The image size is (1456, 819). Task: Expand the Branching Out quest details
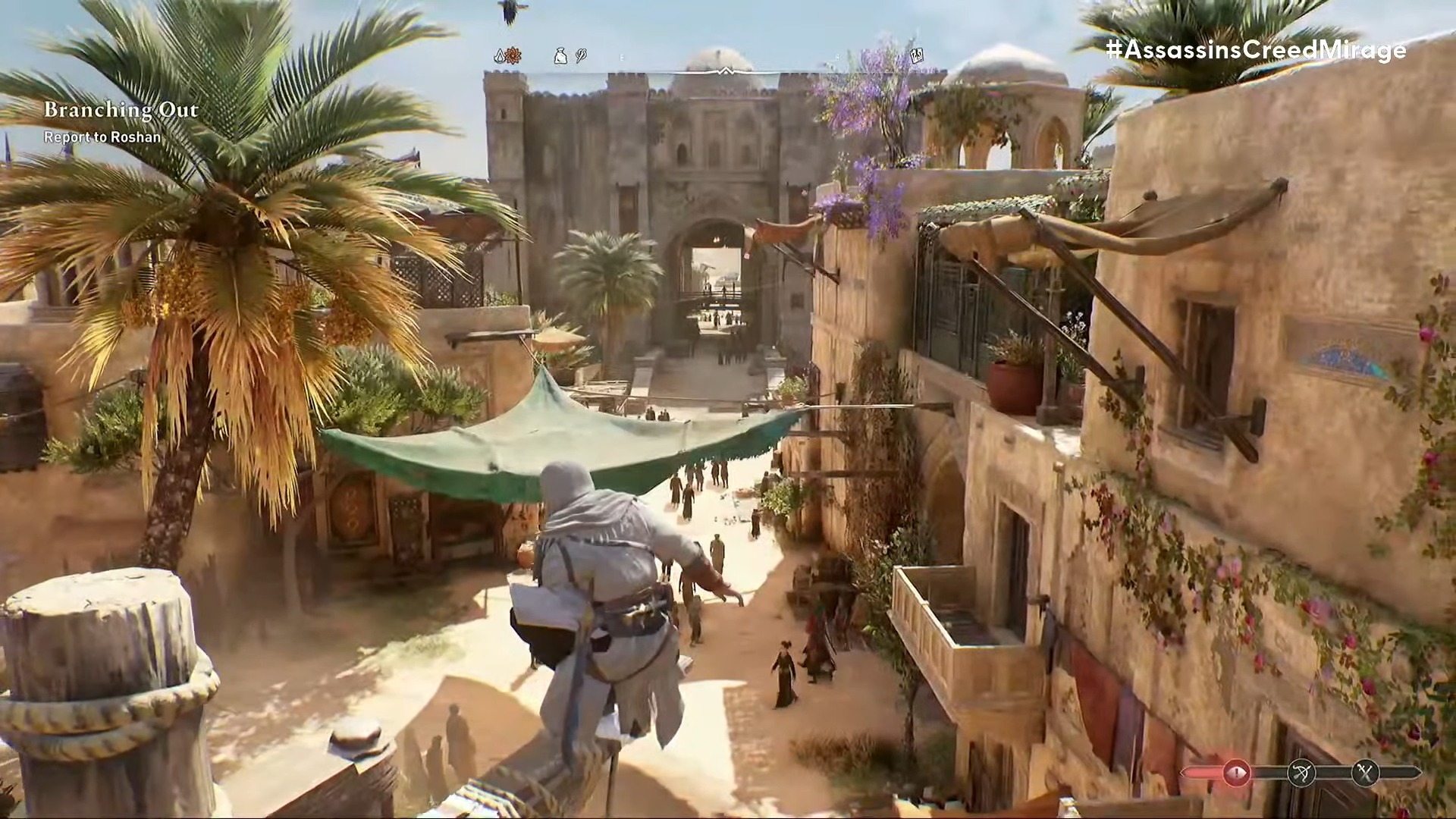pyautogui.click(x=121, y=110)
